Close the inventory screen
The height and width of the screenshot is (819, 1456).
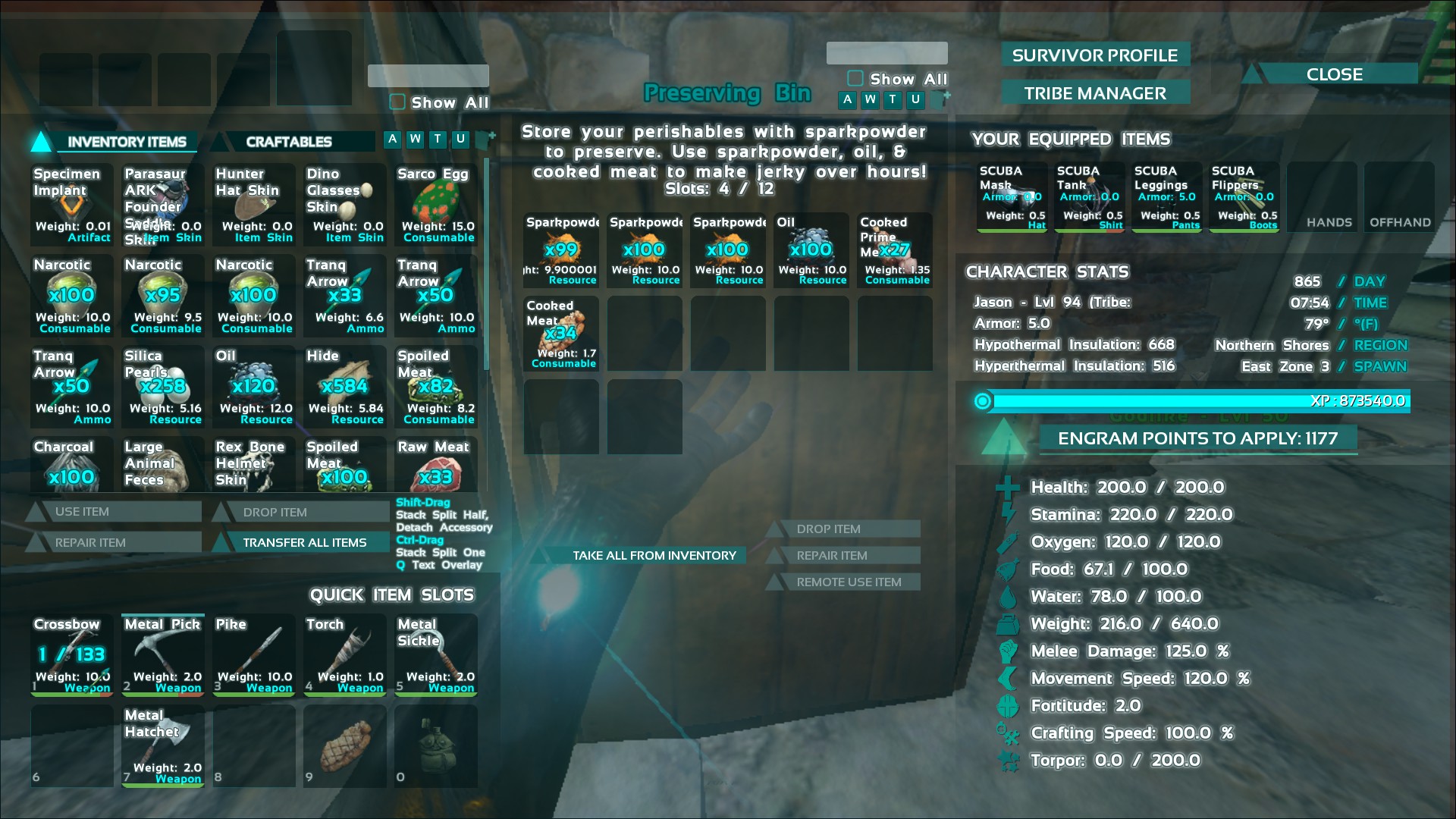1334,74
